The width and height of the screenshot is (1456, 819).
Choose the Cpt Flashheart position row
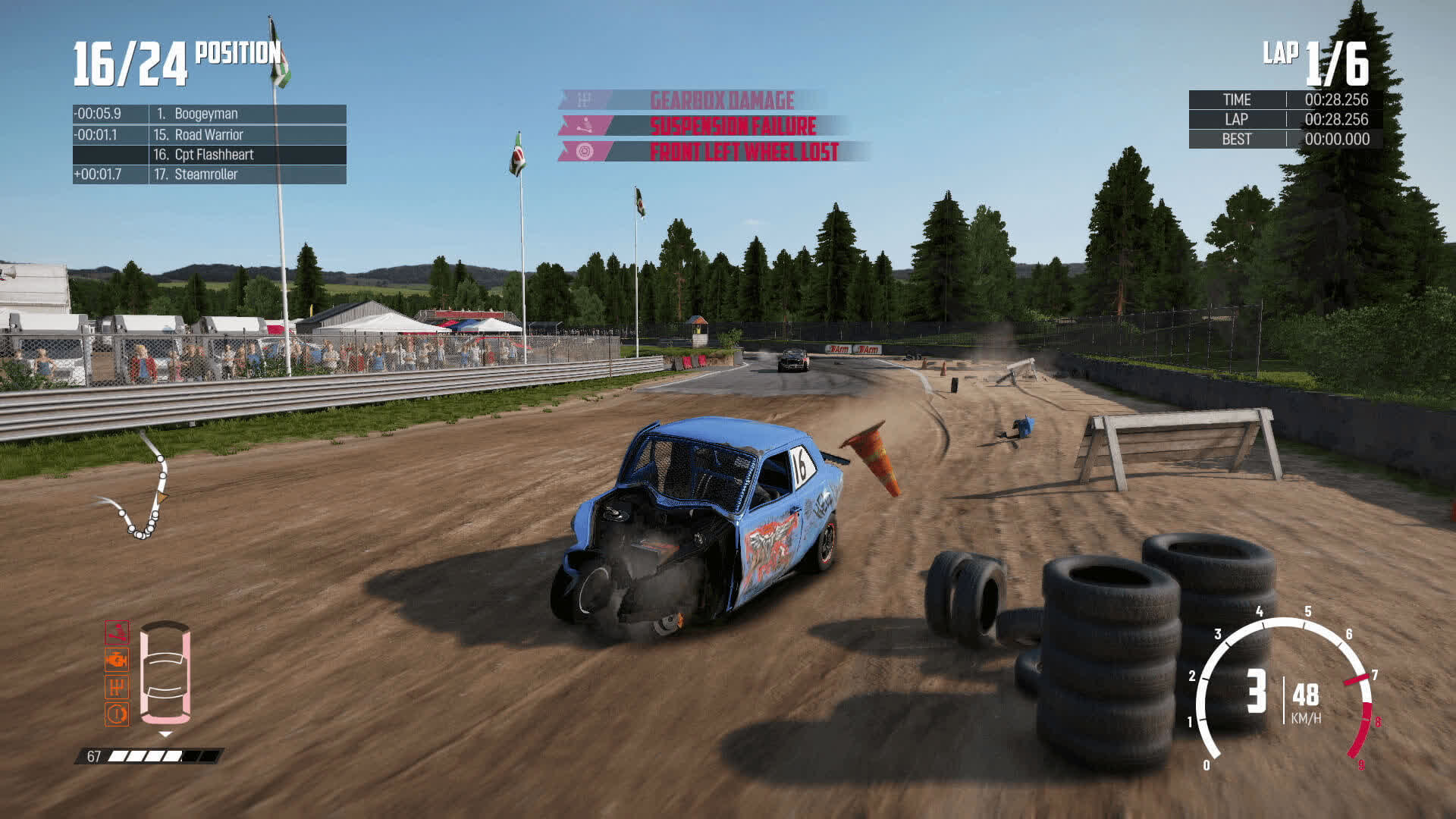tap(209, 155)
